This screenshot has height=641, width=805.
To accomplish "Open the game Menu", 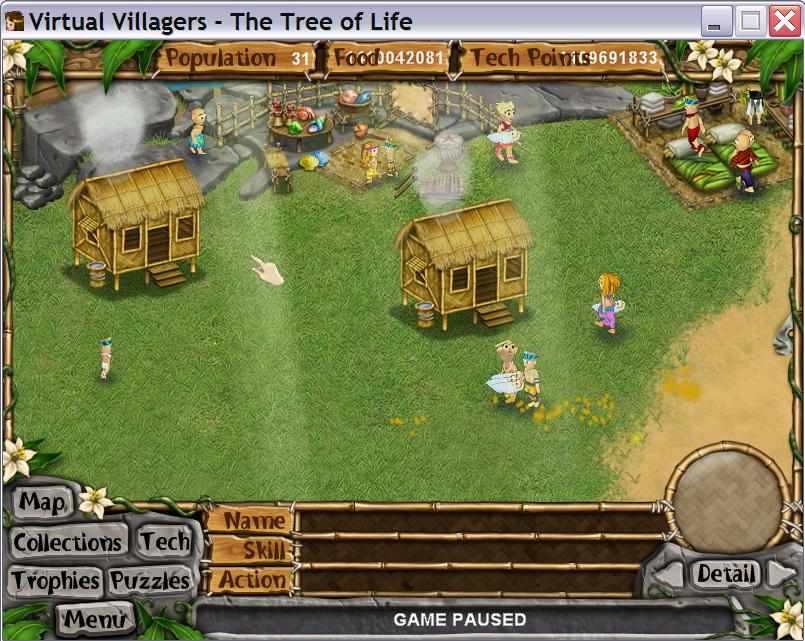I will pos(95,619).
